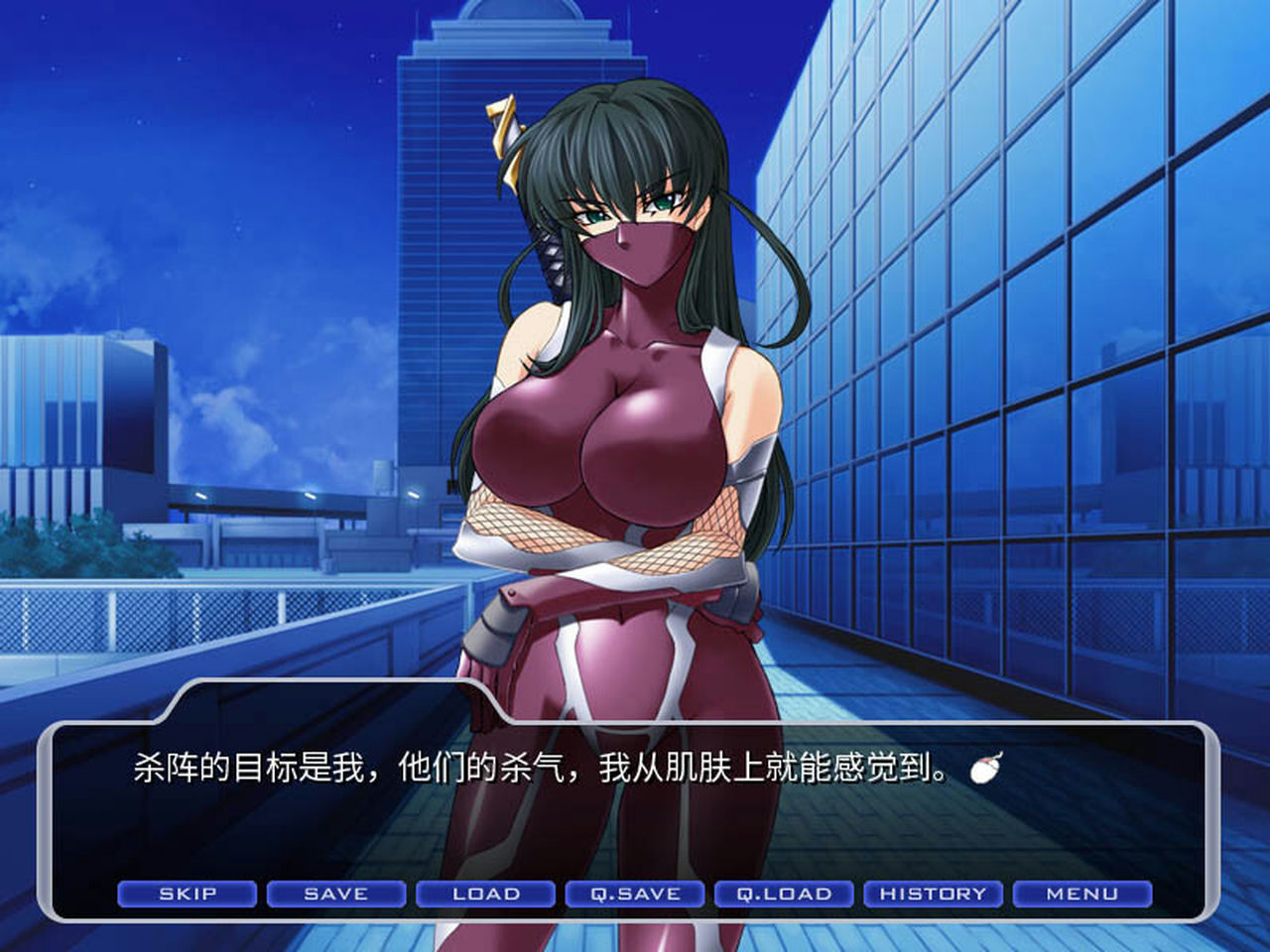Screen dimensions: 1270x952
Task: Enable skip mode using the SKIP button
Action: pyautogui.click(x=186, y=893)
